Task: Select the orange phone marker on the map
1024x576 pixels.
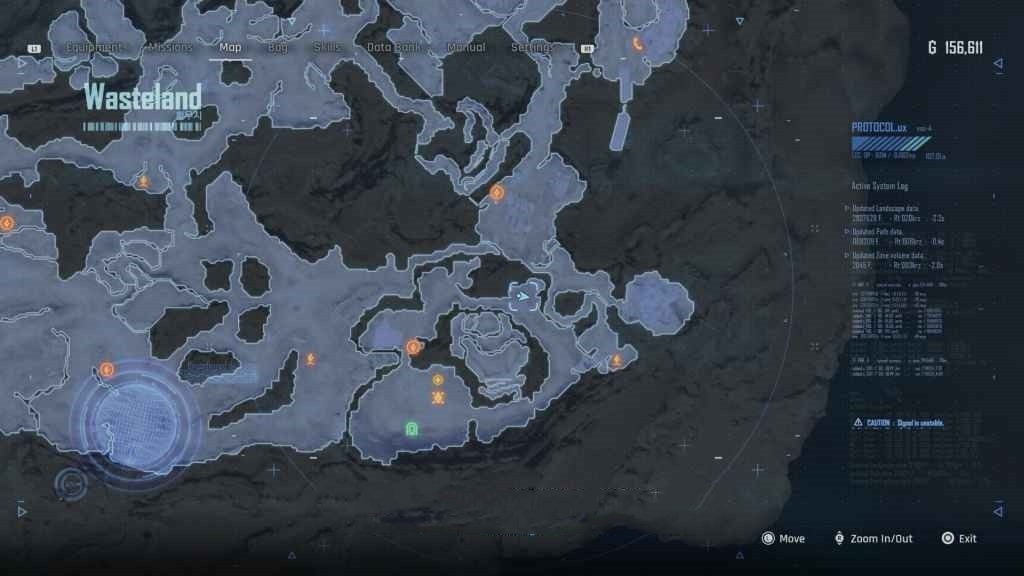Action: click(x=637, y=44)
